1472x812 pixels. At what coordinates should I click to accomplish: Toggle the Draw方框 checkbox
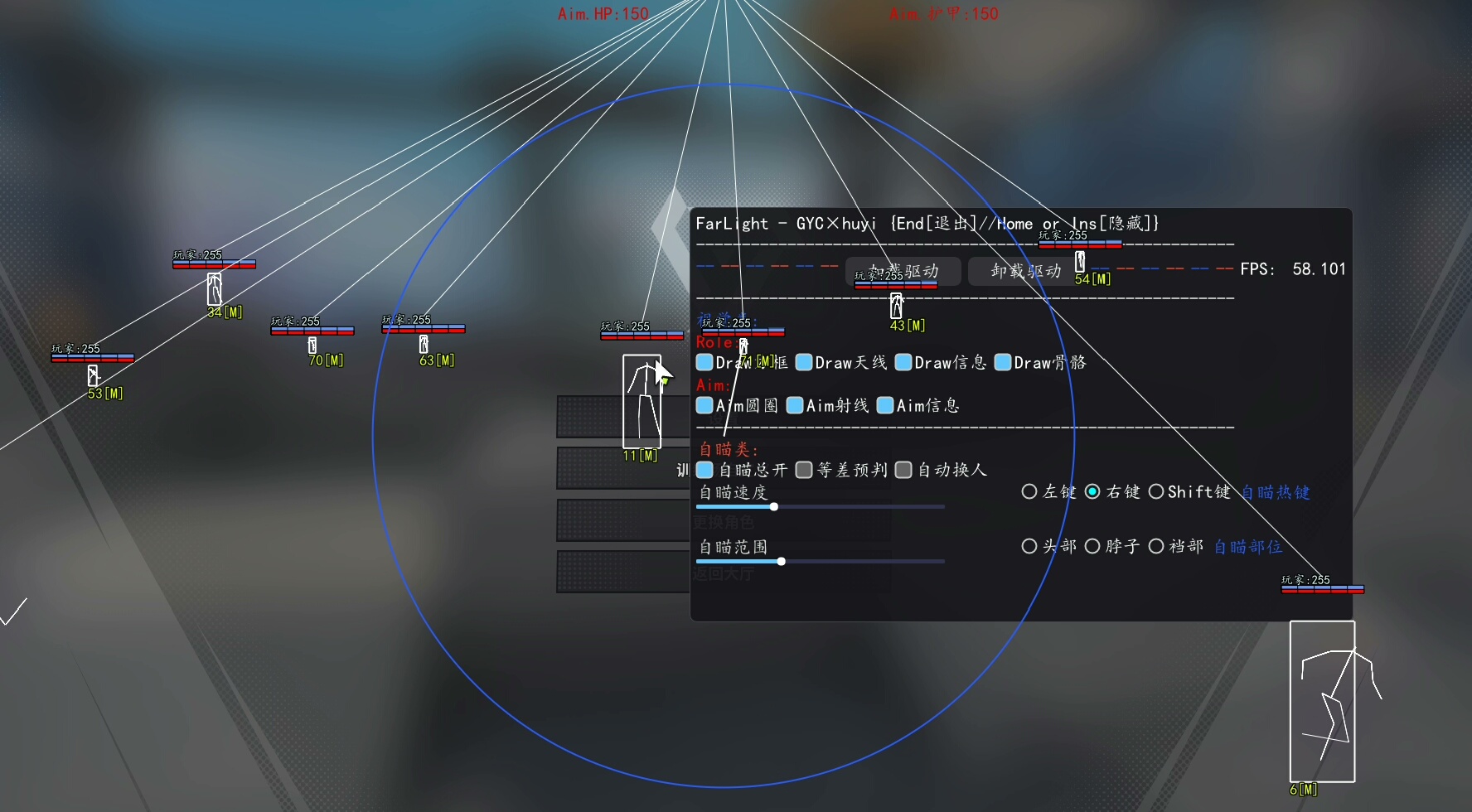705,362
